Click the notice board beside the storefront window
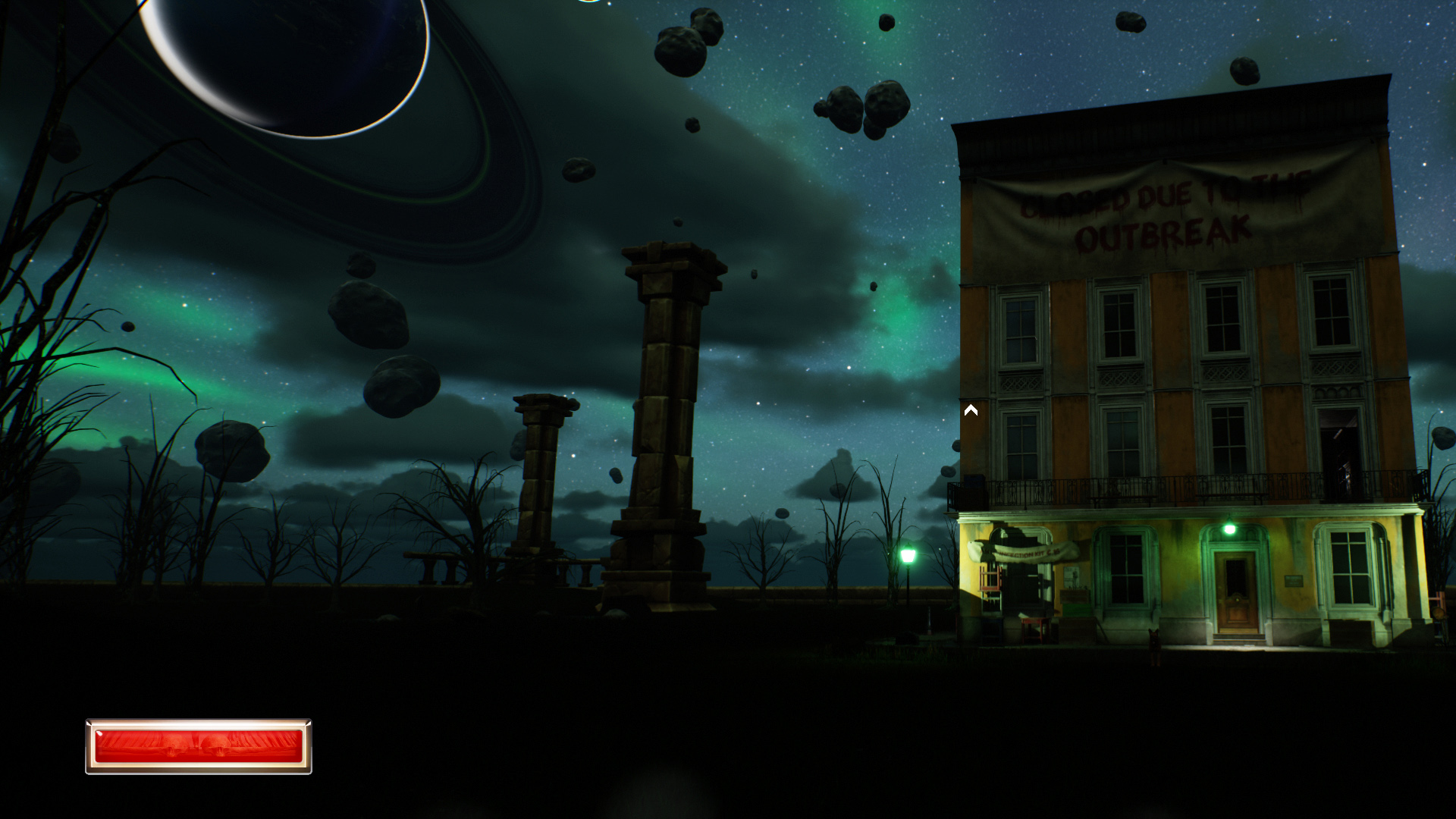1456x819 pixels. (1073, 579)
